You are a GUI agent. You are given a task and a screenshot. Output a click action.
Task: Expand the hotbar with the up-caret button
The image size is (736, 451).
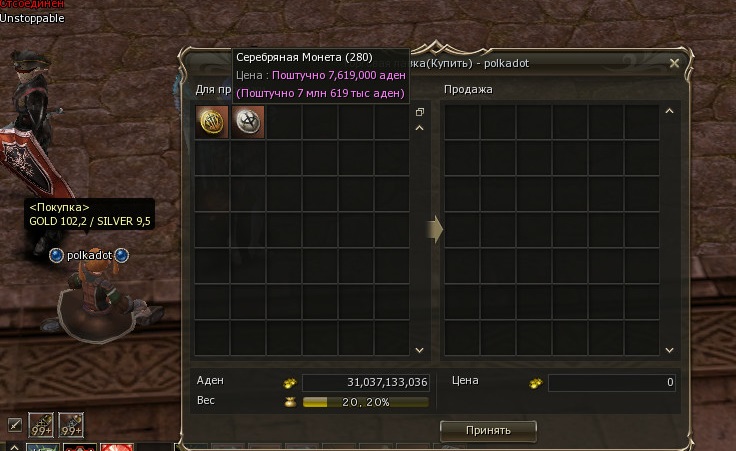tap(15, 446)
